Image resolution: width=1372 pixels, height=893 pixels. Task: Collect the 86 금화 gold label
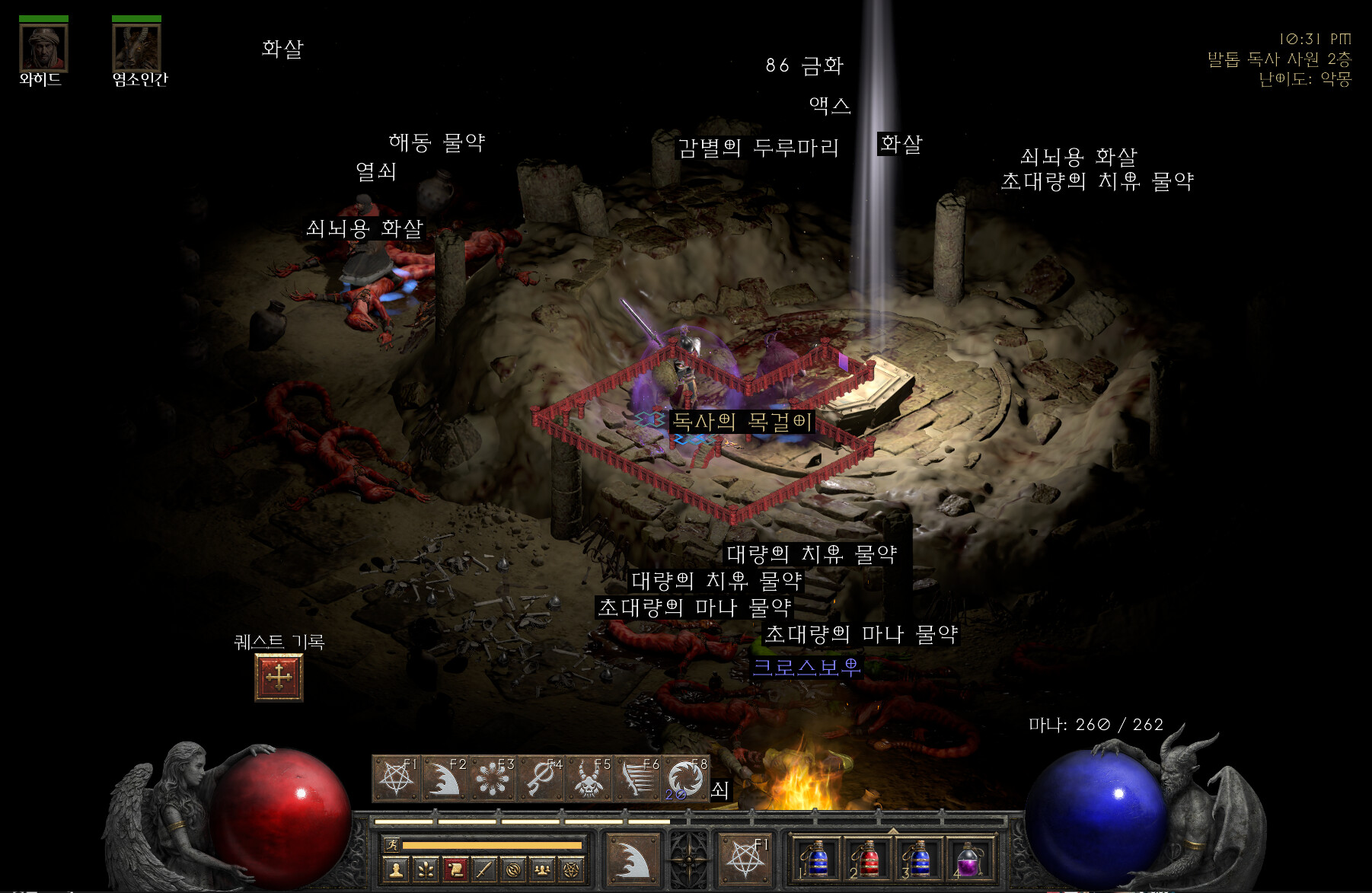804,65
